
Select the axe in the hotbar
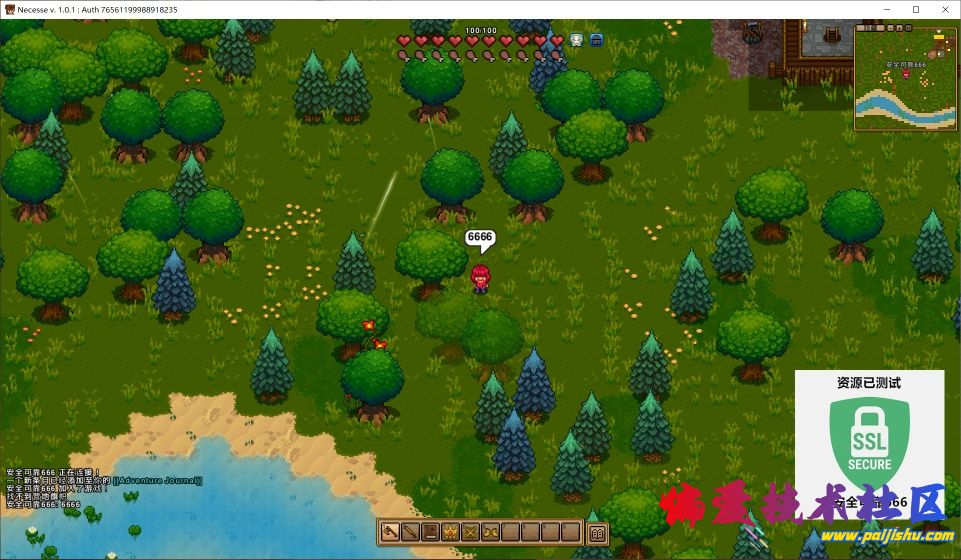391,532
